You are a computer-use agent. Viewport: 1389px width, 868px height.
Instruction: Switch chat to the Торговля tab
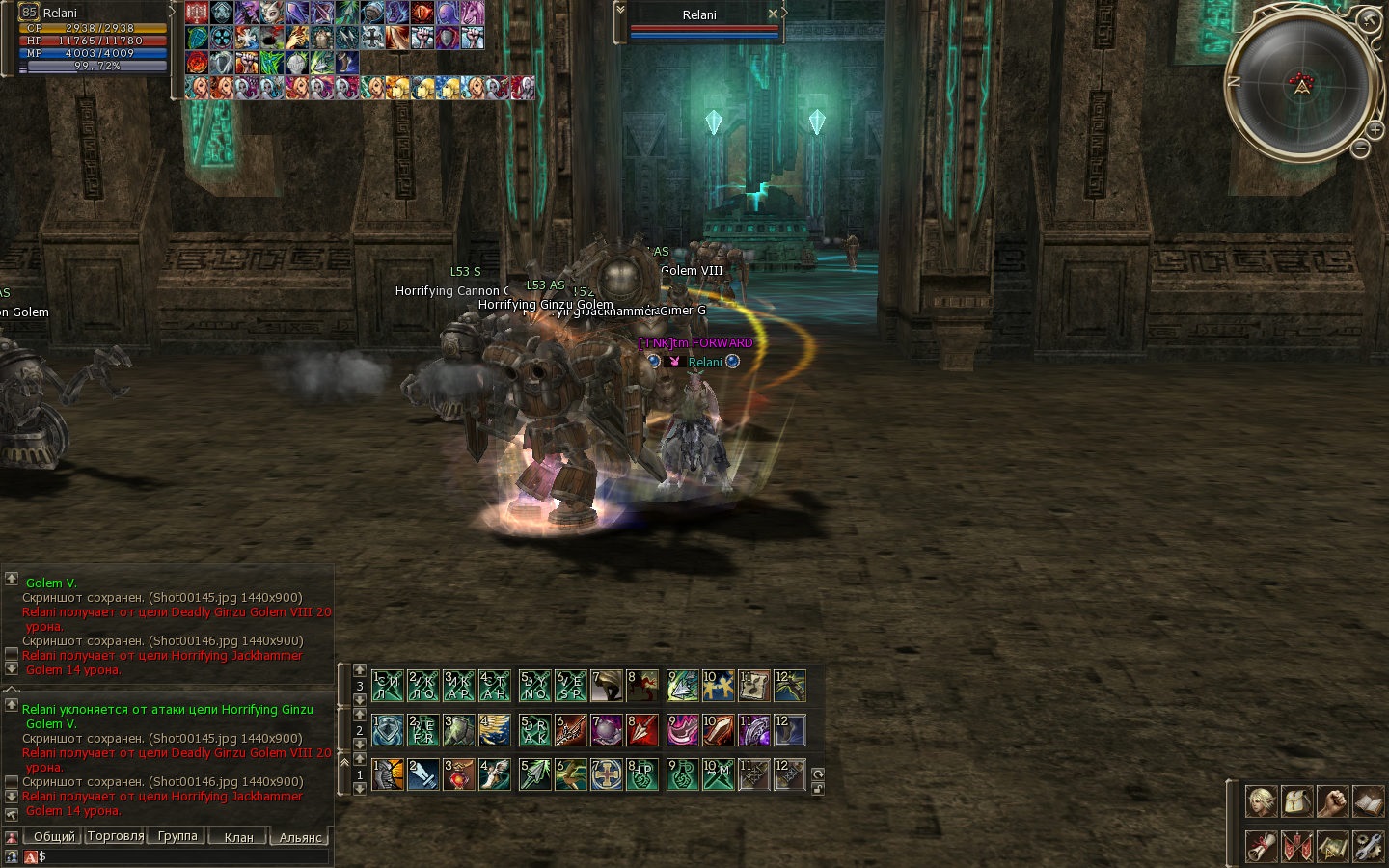pyautogui.click(x=116, y=837)
